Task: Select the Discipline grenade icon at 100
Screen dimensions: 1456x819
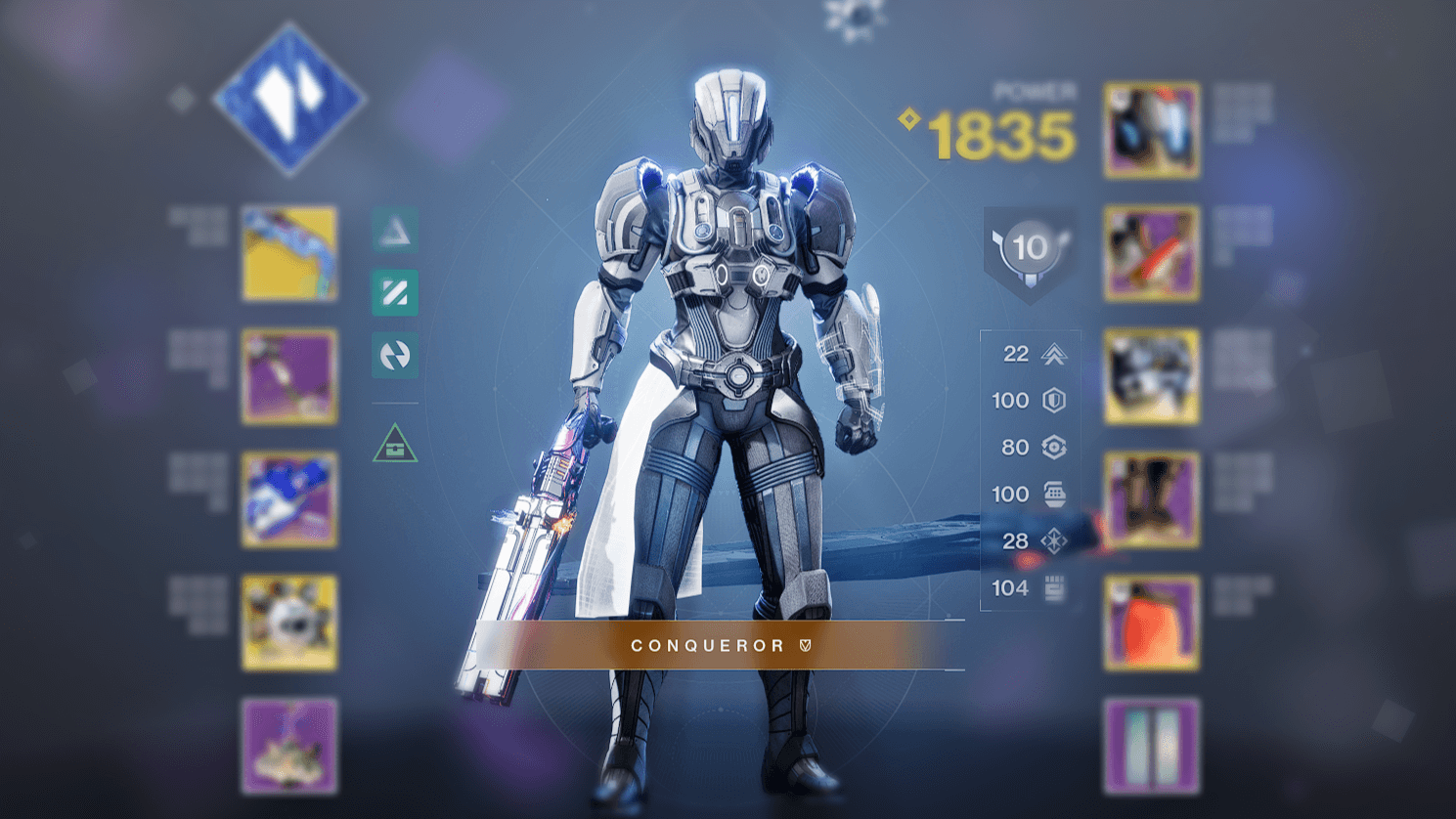Action: (x=1054, y=494)
